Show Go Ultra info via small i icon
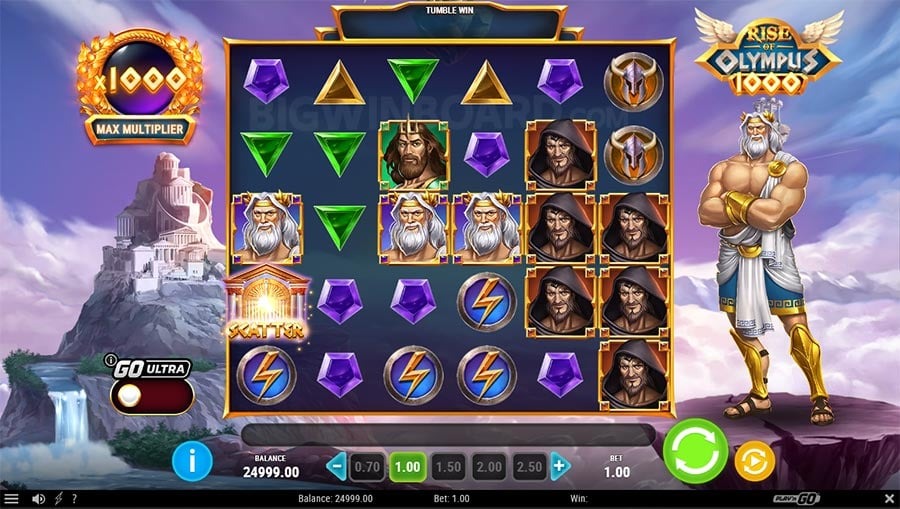 [x=110, y=360]
